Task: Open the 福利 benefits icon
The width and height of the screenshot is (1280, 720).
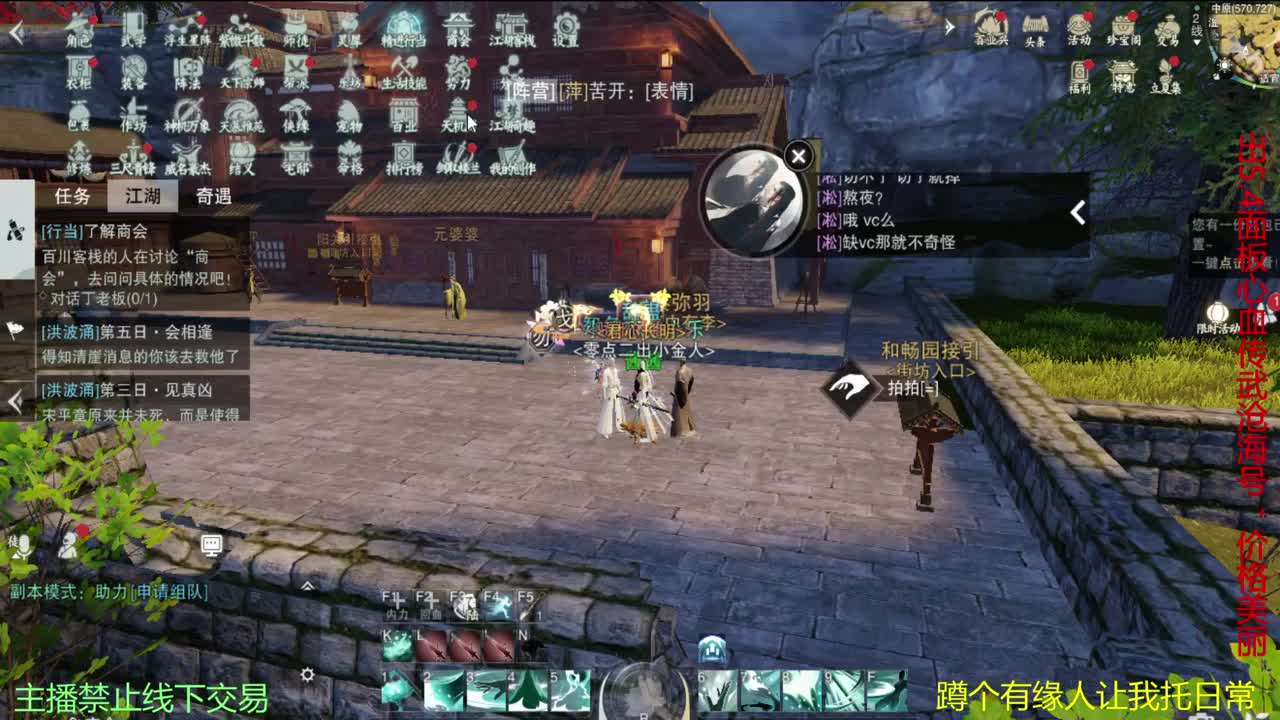Action: (1079, 72)
